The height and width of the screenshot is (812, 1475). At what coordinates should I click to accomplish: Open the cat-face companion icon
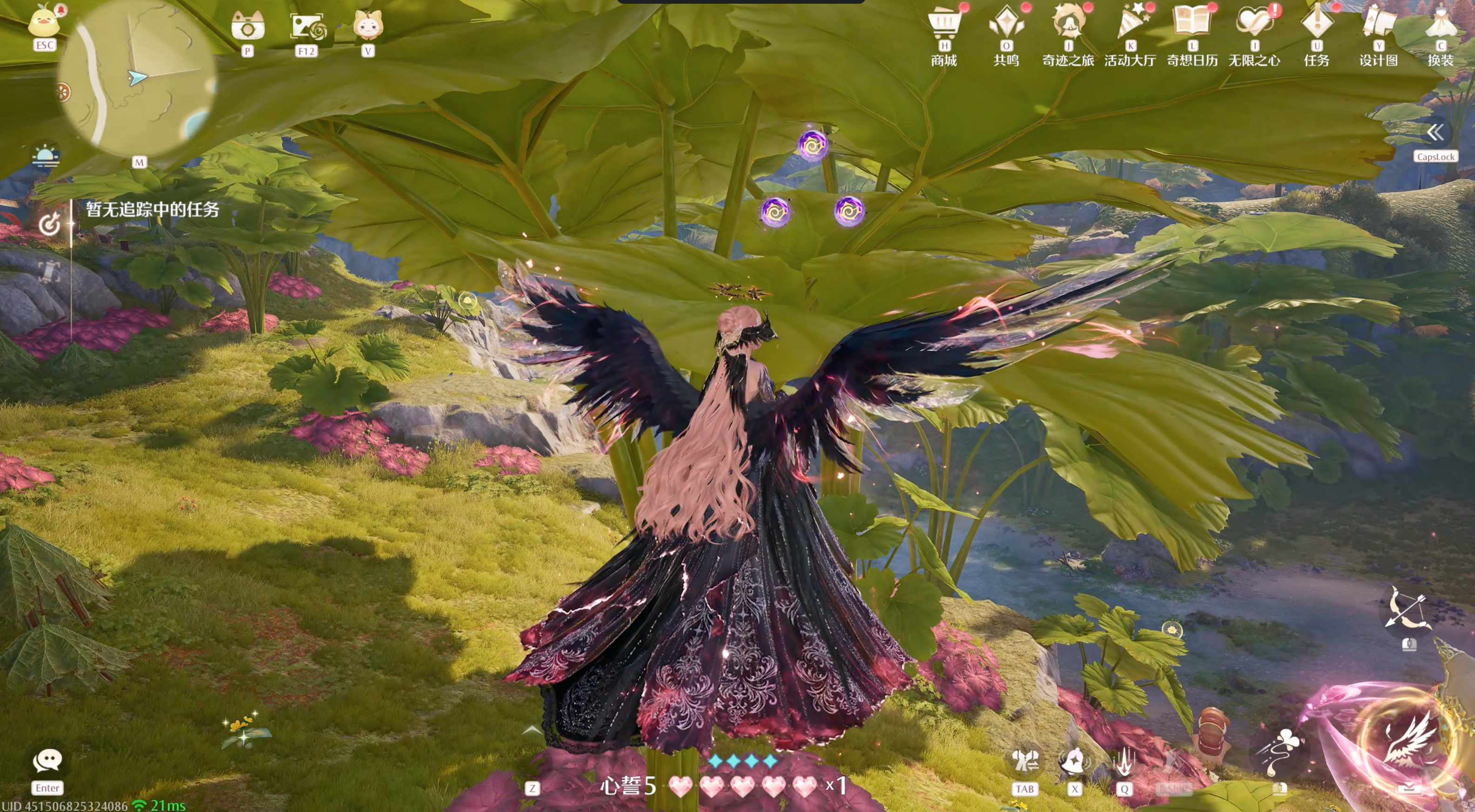pyautogui.click(x=368, y=26)
